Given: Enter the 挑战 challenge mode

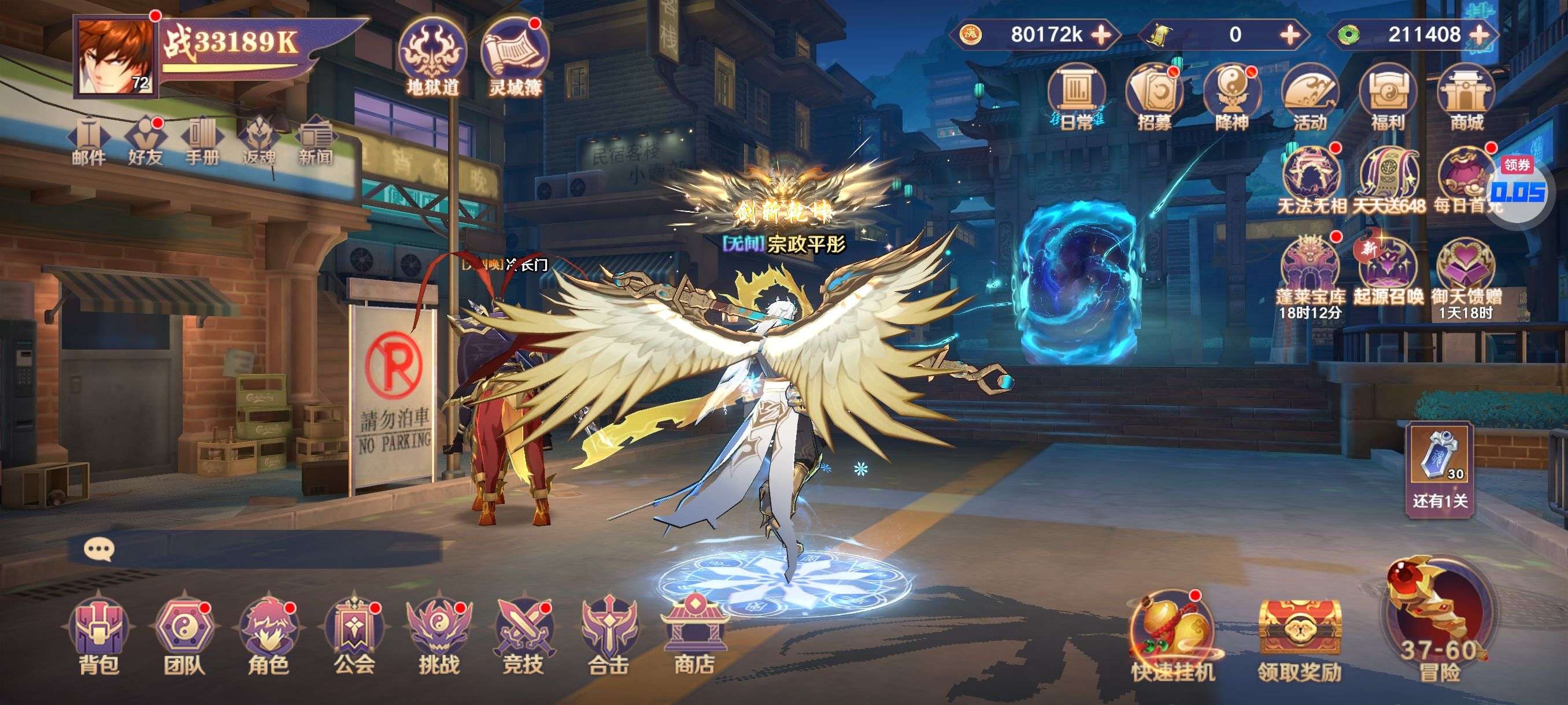Looking at the screenshot, I should tap(438, 636).
